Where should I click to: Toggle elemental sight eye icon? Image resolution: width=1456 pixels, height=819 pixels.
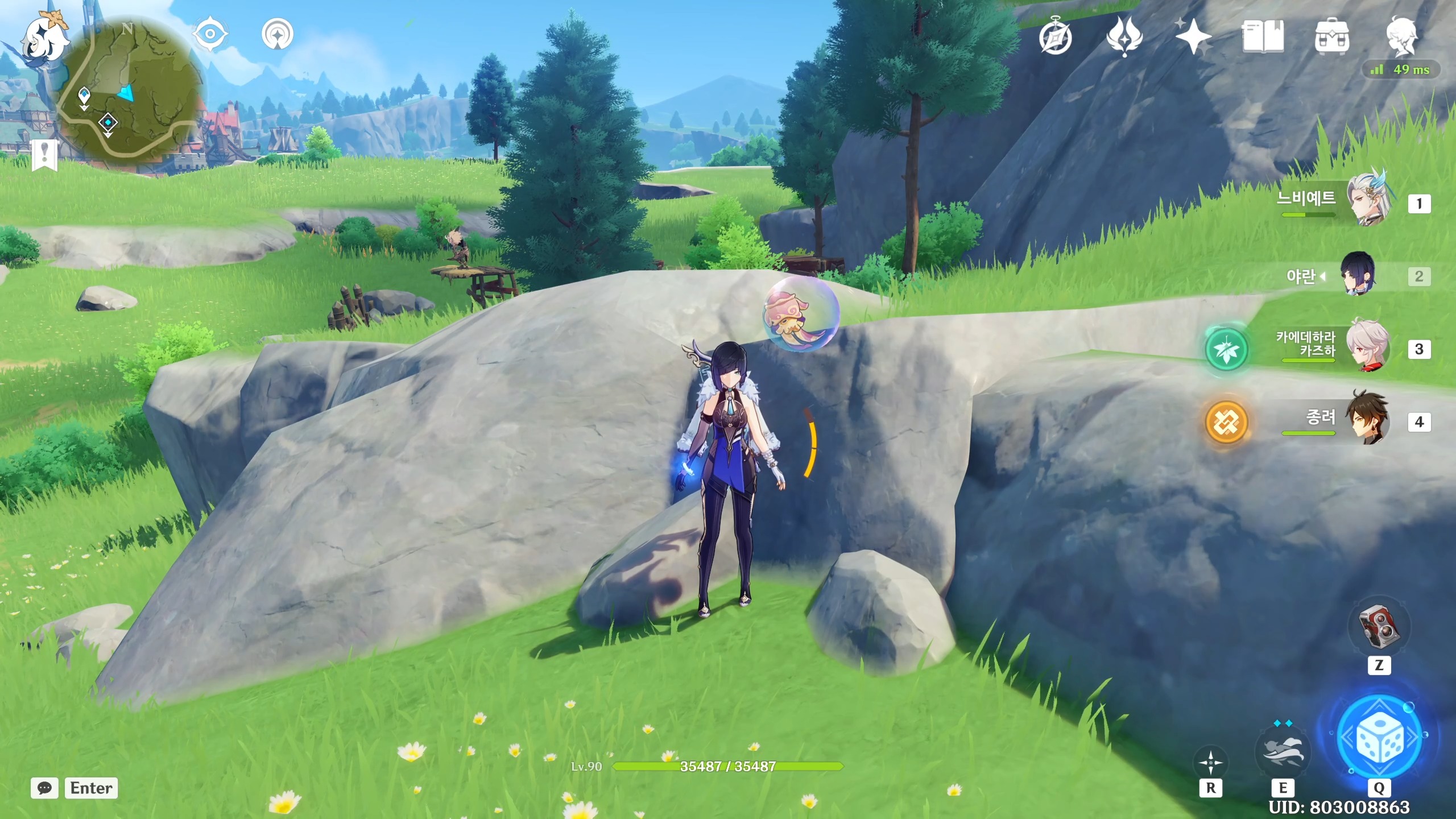(x=210, y=34)
